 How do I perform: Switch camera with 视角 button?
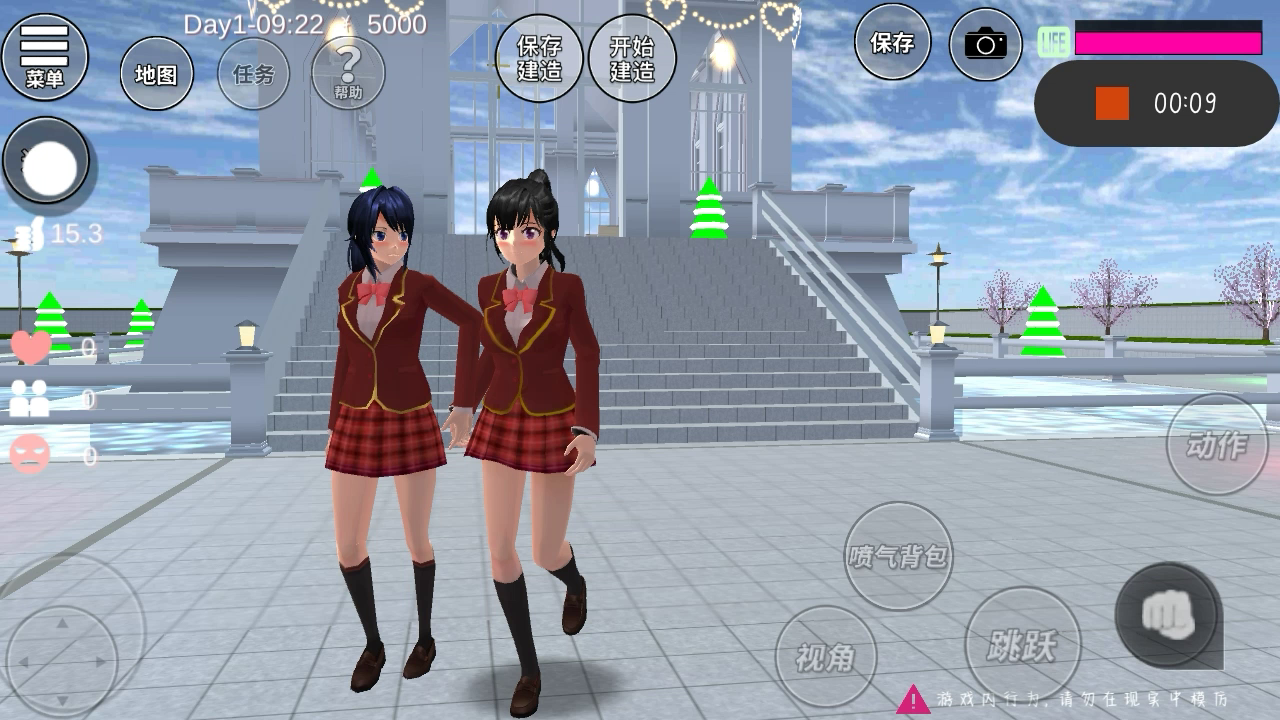(x=826, y=656)
